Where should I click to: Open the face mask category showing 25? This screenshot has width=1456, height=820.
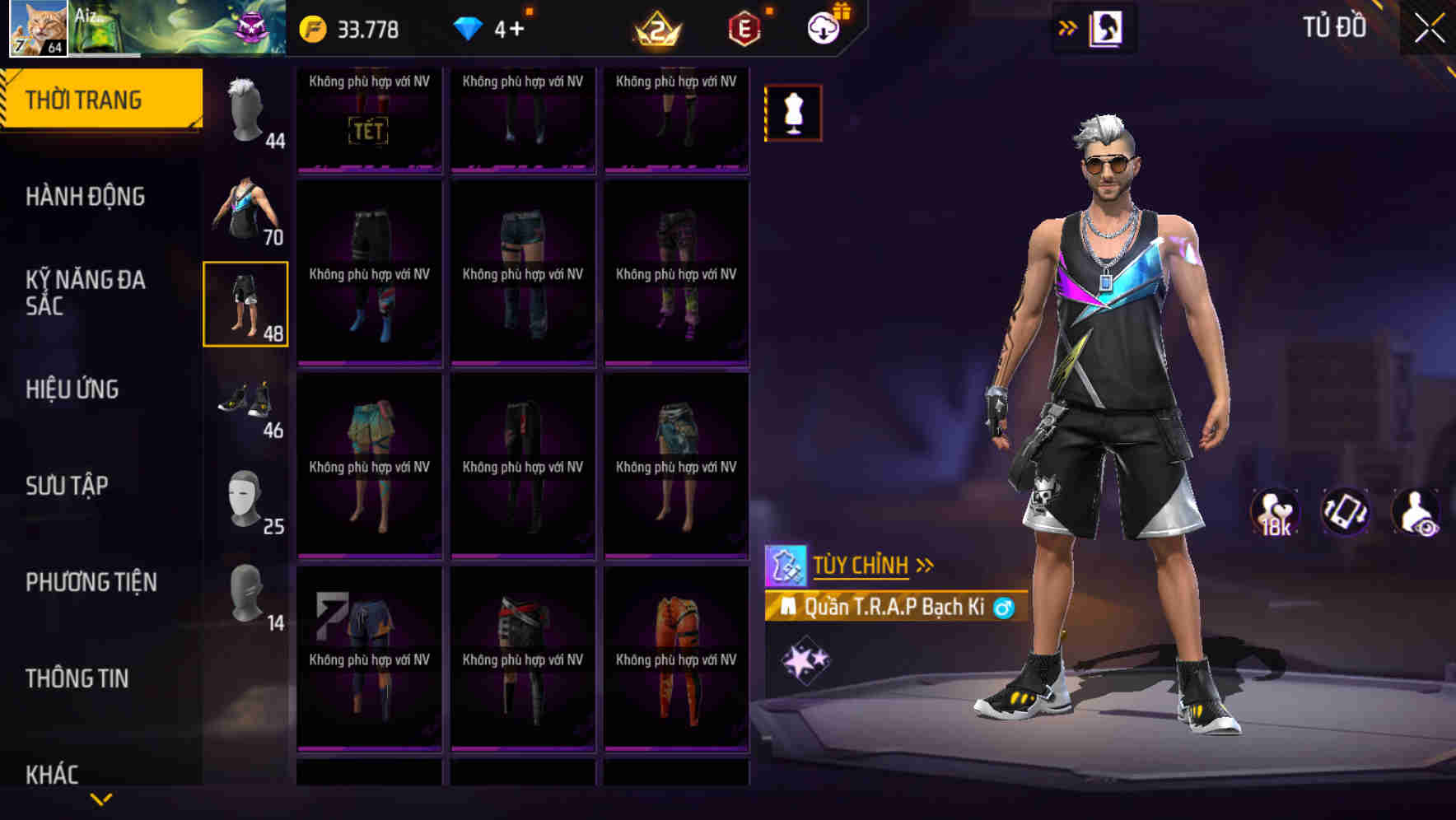coord(245,500)
